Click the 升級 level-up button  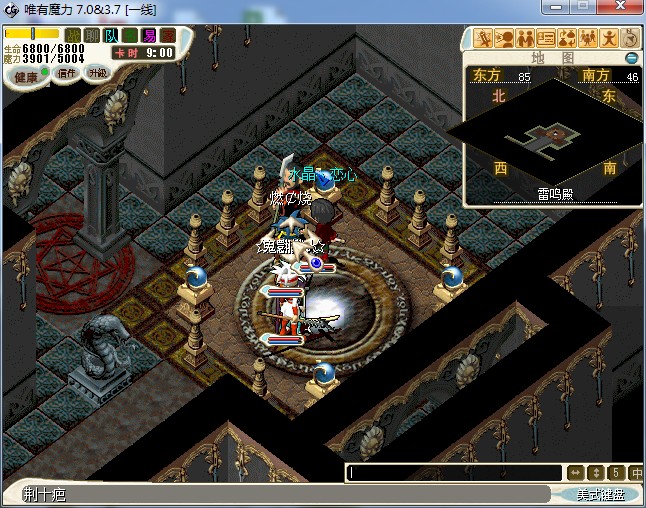pos(98,73)
